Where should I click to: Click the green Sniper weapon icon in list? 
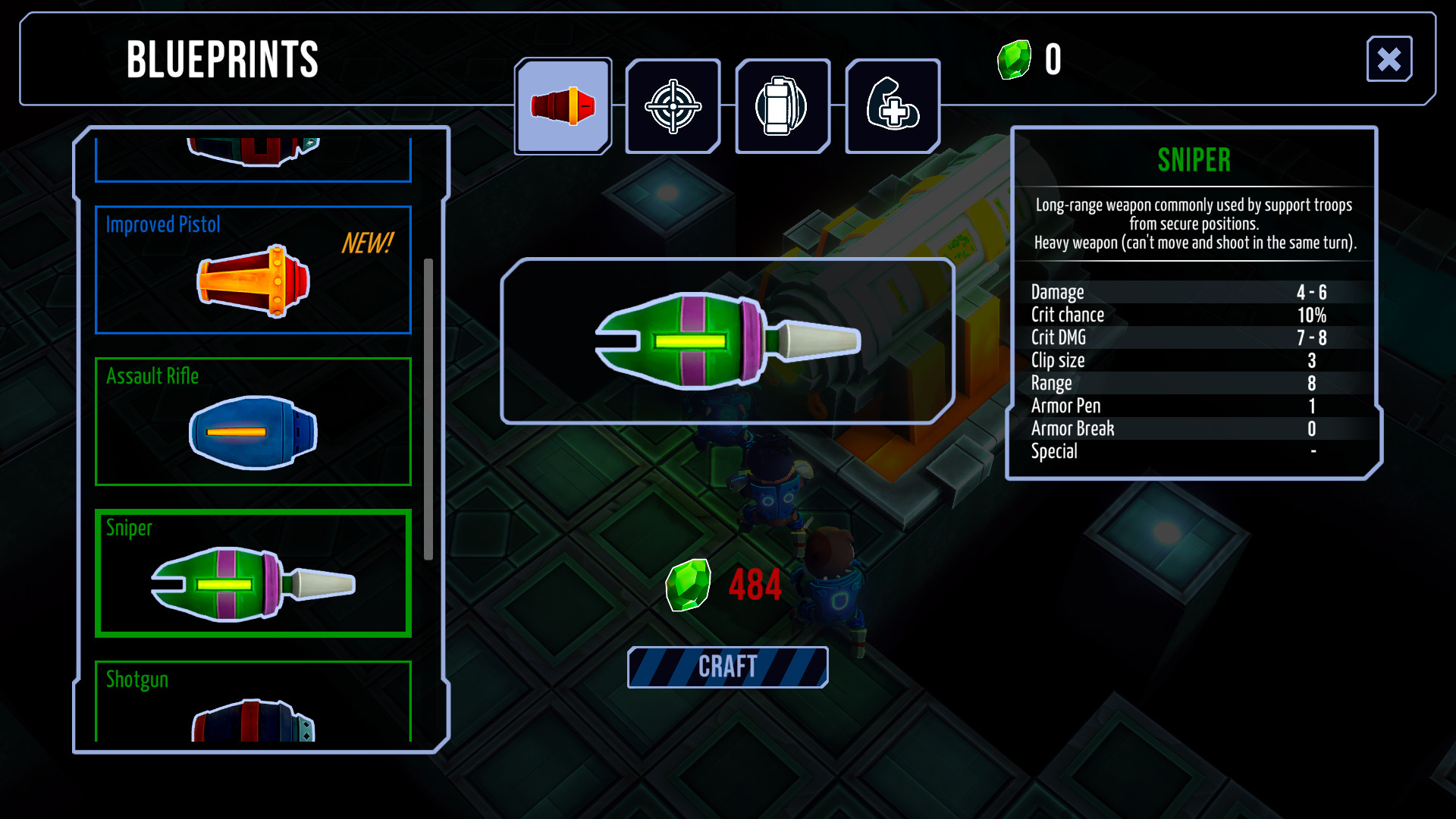pos(253,584)
